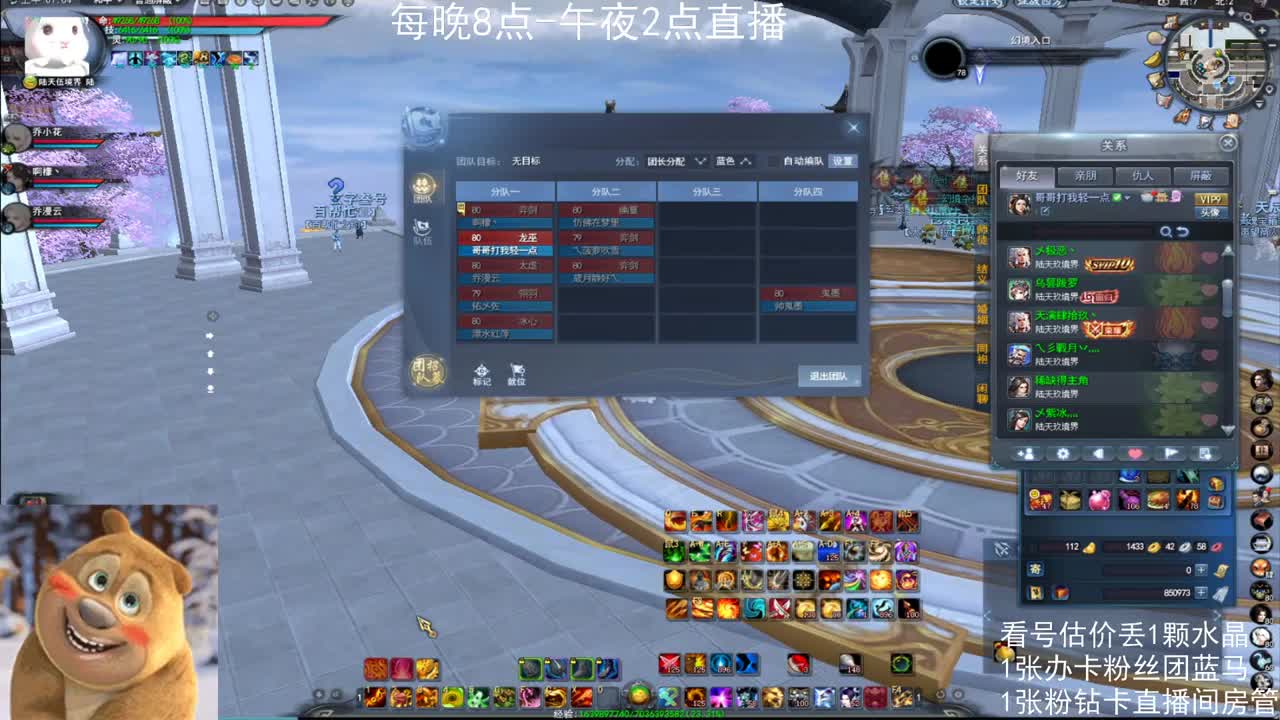Click the 寄 mail icon in the inventory panel

click(1036, 569)
